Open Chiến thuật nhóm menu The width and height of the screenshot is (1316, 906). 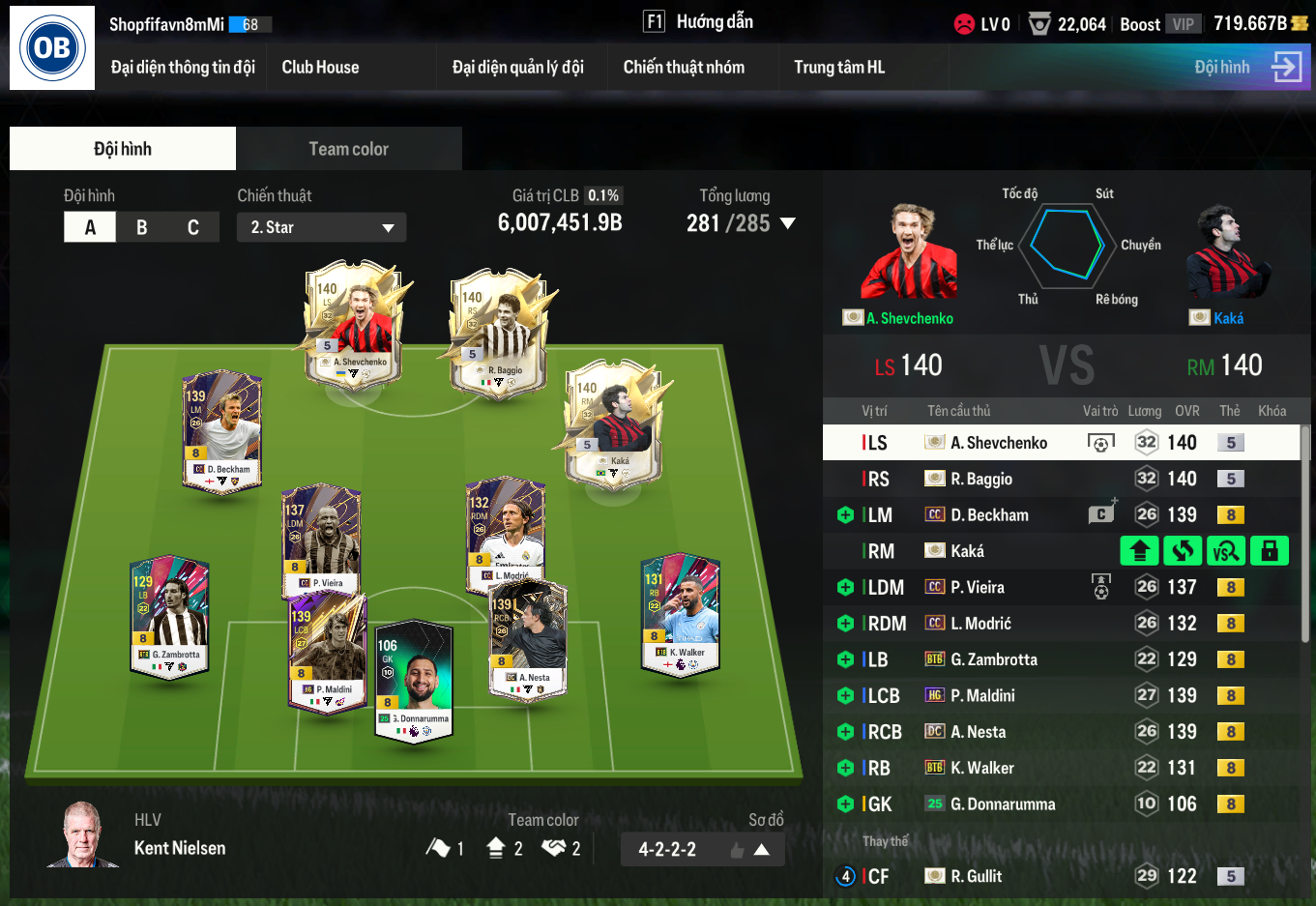(x=684, y=67)
